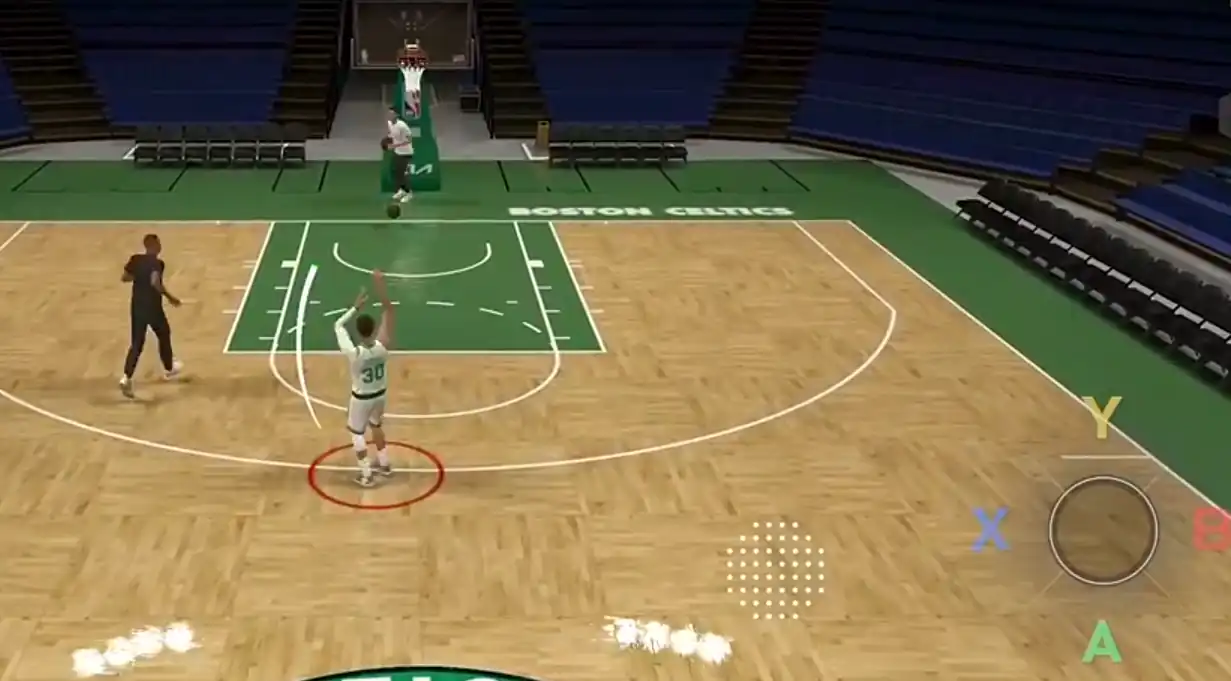Tap the yellow Y touch button

click(x=1101, y=417)
